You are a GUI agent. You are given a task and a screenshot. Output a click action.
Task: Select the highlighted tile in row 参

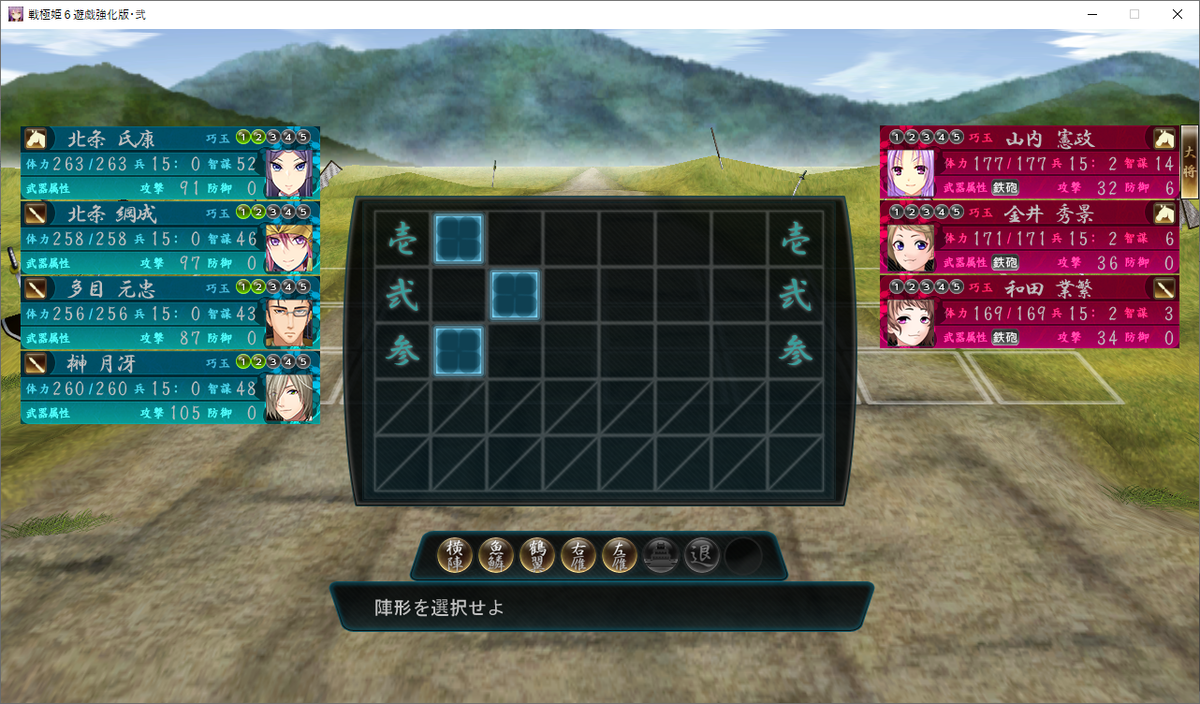click(x=459, y=351)
